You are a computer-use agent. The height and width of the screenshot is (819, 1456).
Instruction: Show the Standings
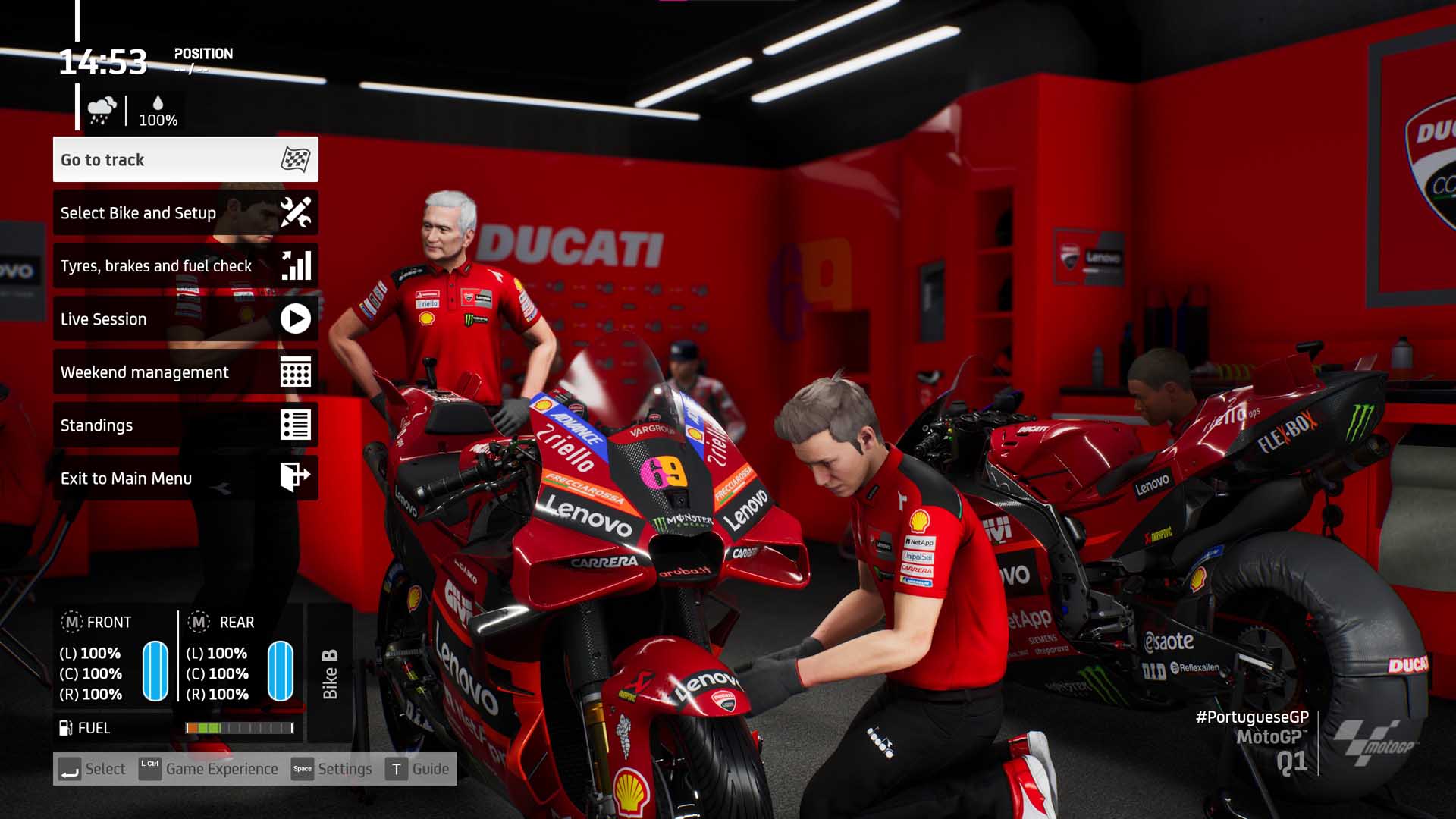click(185, 425)
